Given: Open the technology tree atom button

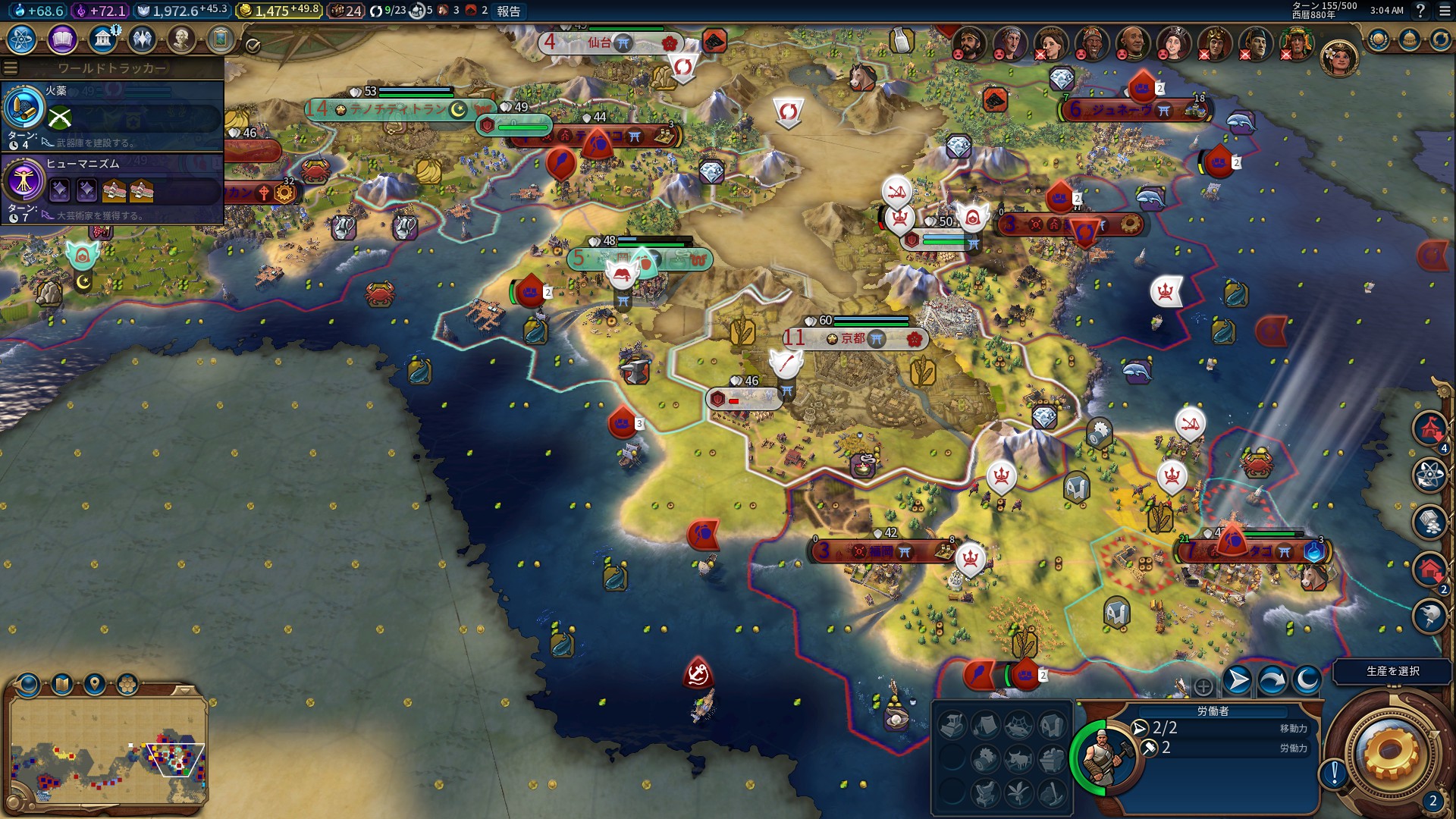Looking at the screenshot, I should 22,39.
